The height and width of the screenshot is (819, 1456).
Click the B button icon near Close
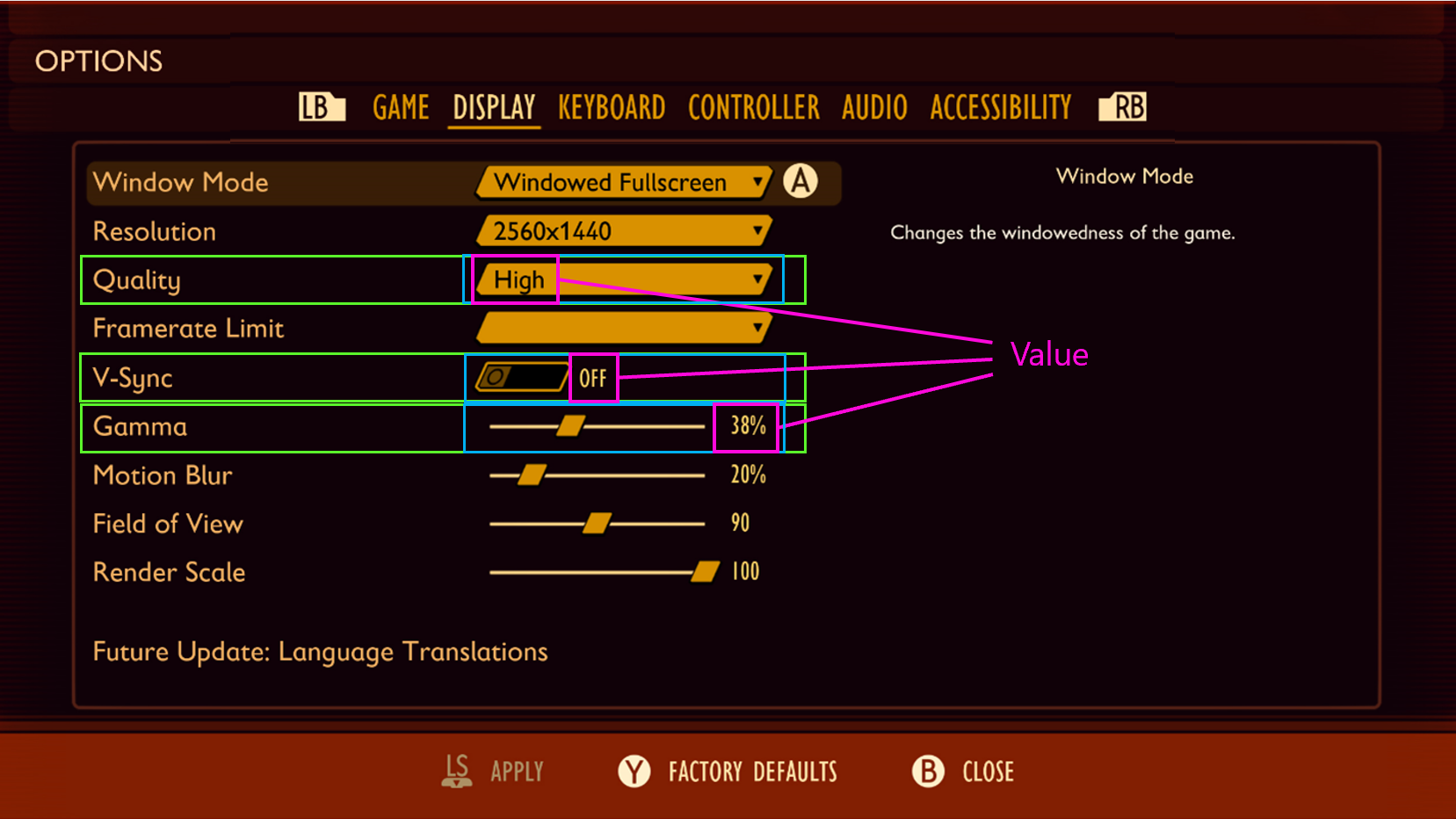[927, 772]
